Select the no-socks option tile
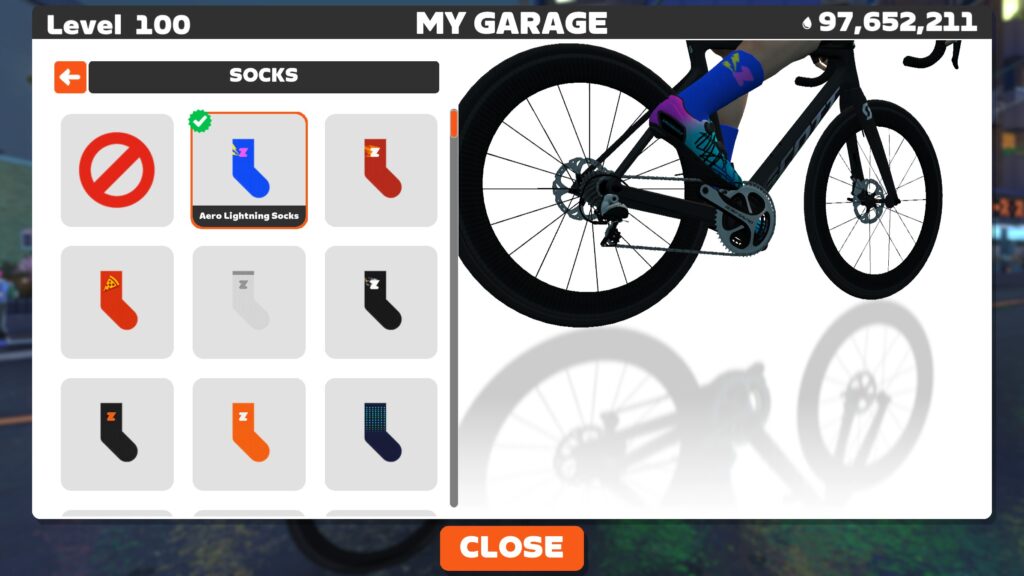 click(117, 170)
